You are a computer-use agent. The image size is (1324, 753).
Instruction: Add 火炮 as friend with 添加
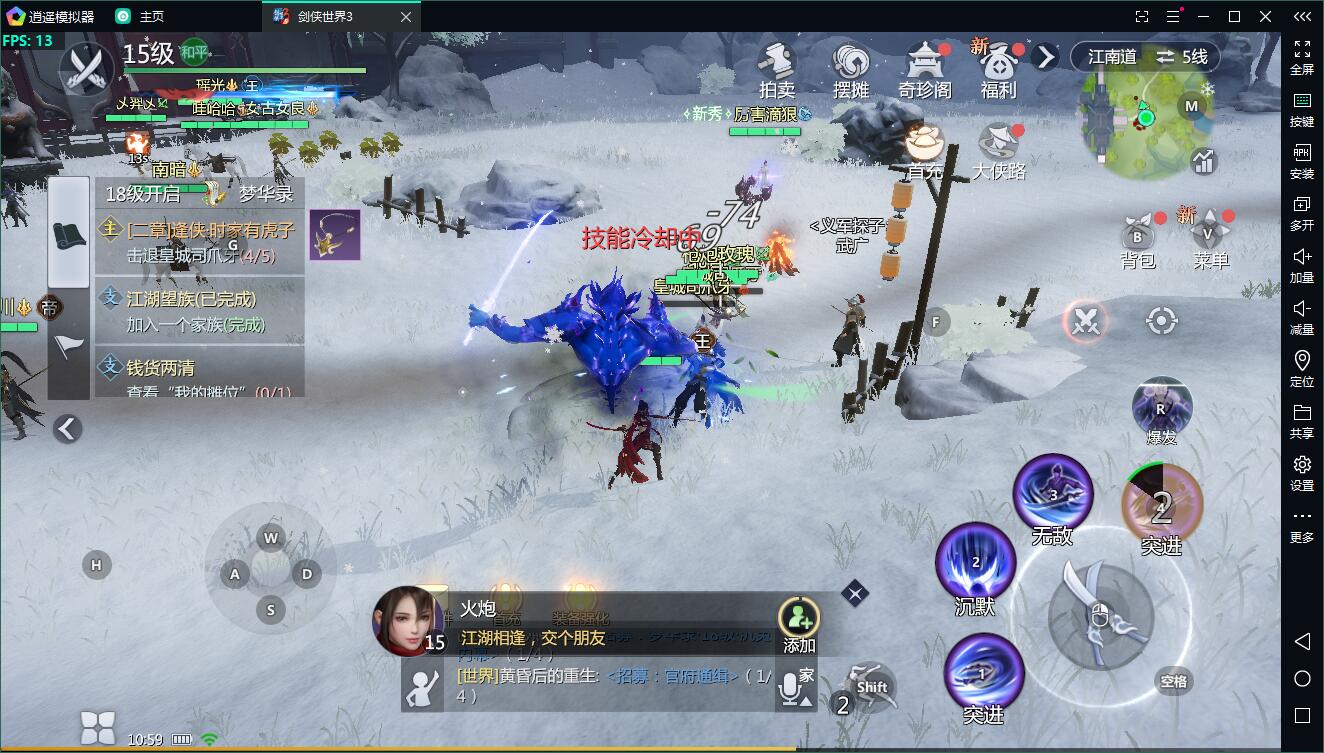coord(799,624)
